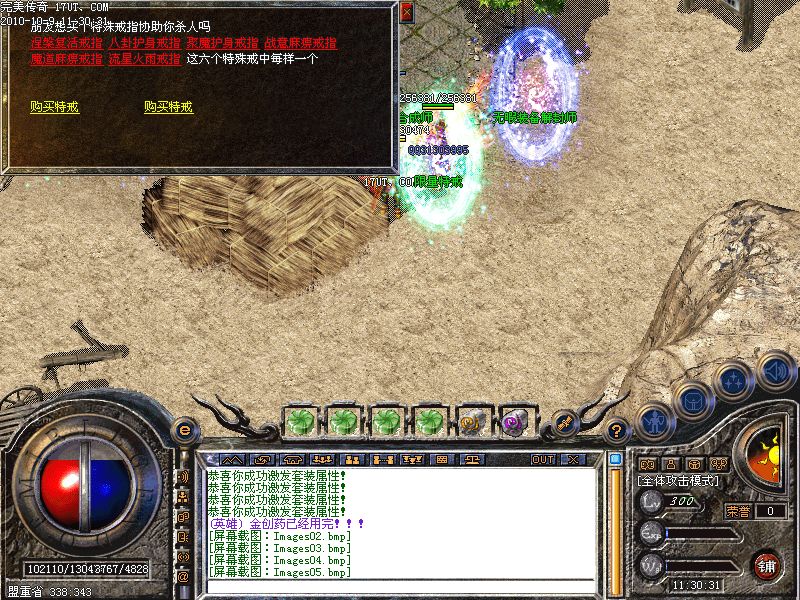Use the purple swirl scroll in belt
This screenshot has width=800, height=600.
point(515,422)
